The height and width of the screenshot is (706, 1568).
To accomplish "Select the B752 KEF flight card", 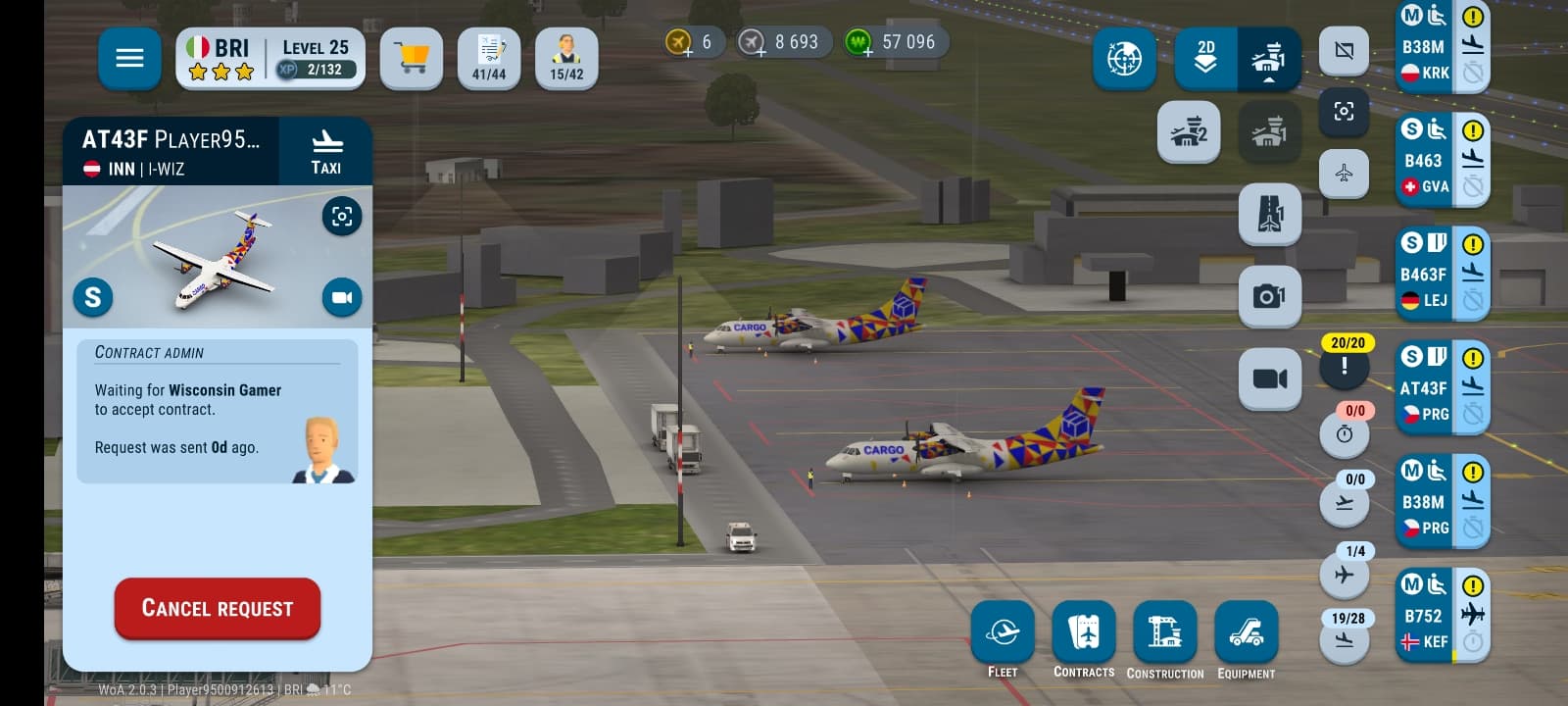I will point(1424,616).
